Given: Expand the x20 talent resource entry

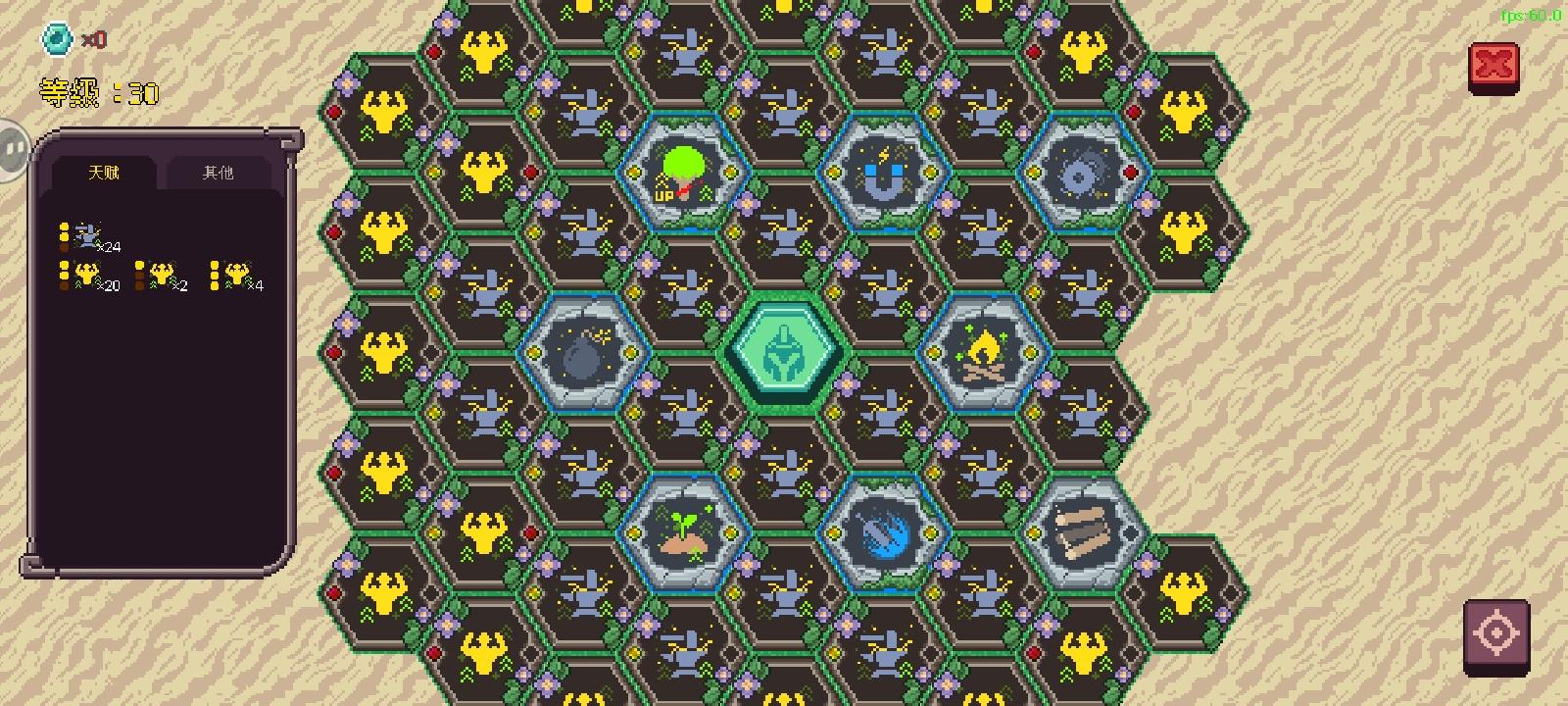Looking at the screenshot, I should pyautogui.click(x=88, y=277).
